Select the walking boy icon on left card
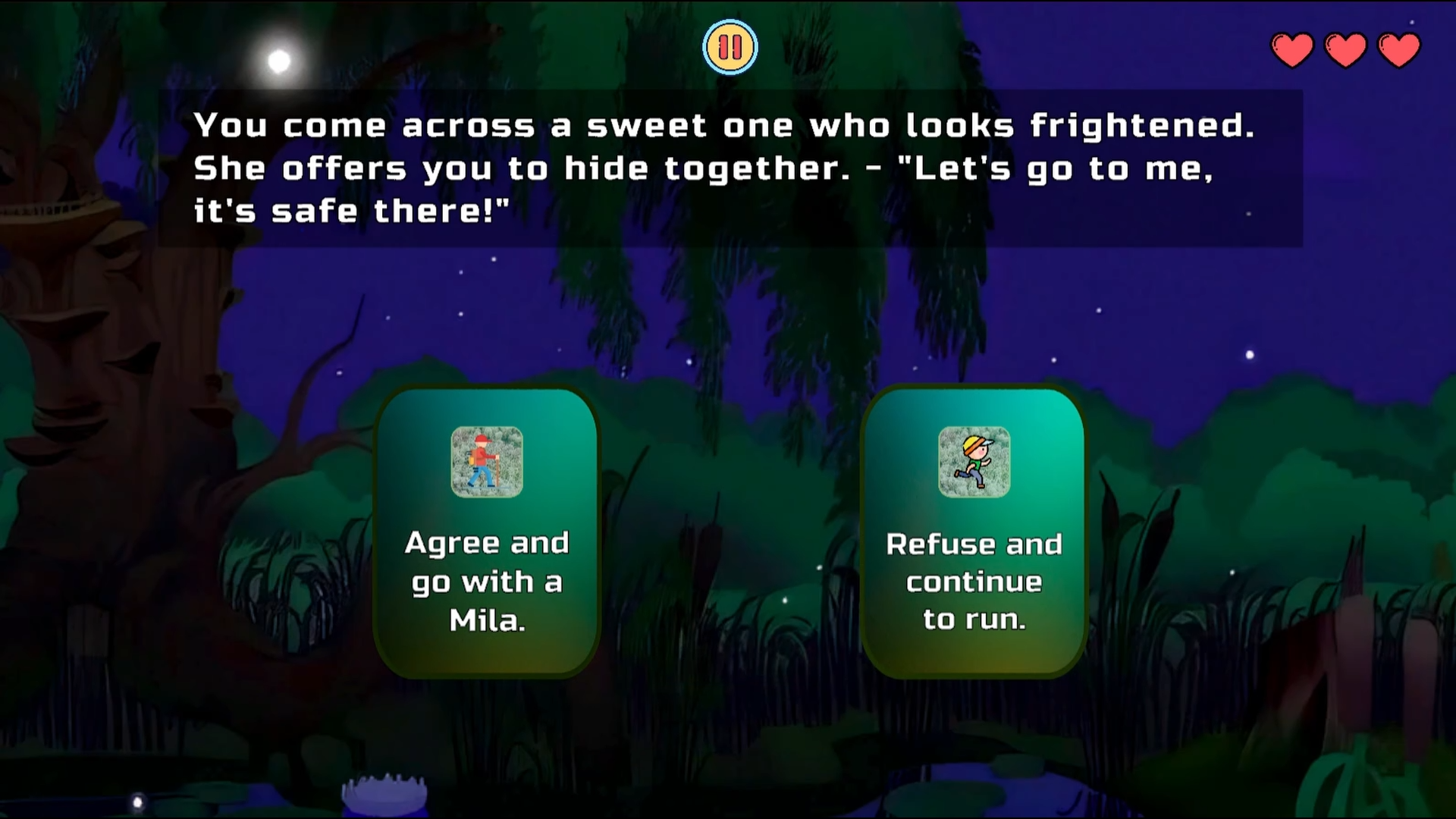The width and height of the screenshot is (1456, 819). (486, 462)
